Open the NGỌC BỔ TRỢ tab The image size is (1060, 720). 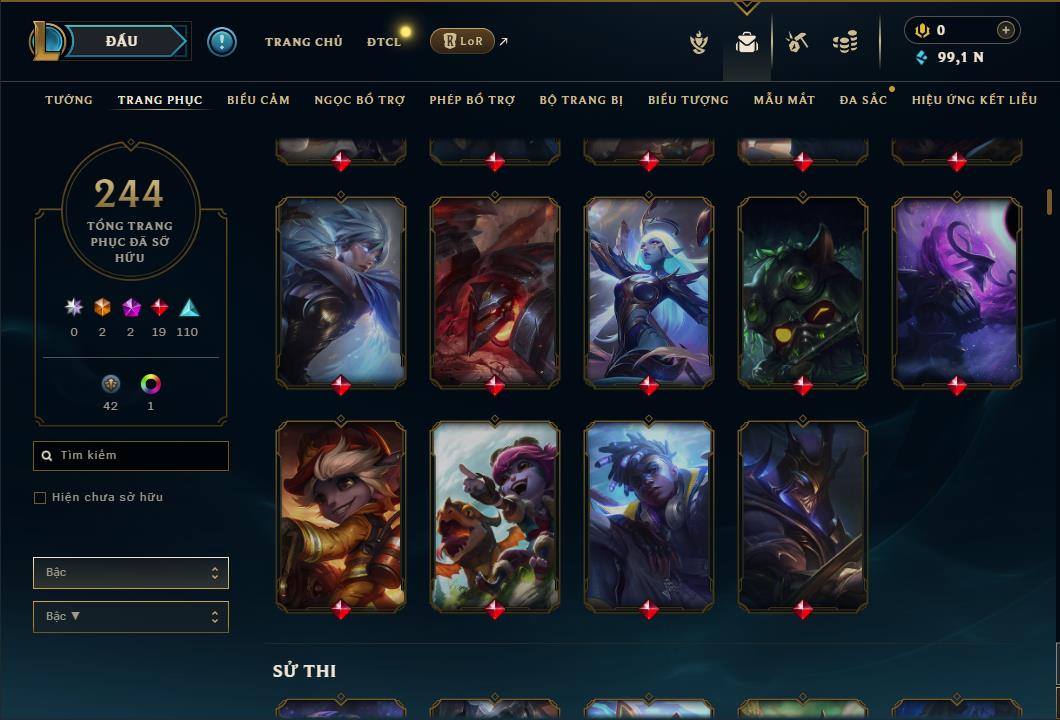[359, 100]
